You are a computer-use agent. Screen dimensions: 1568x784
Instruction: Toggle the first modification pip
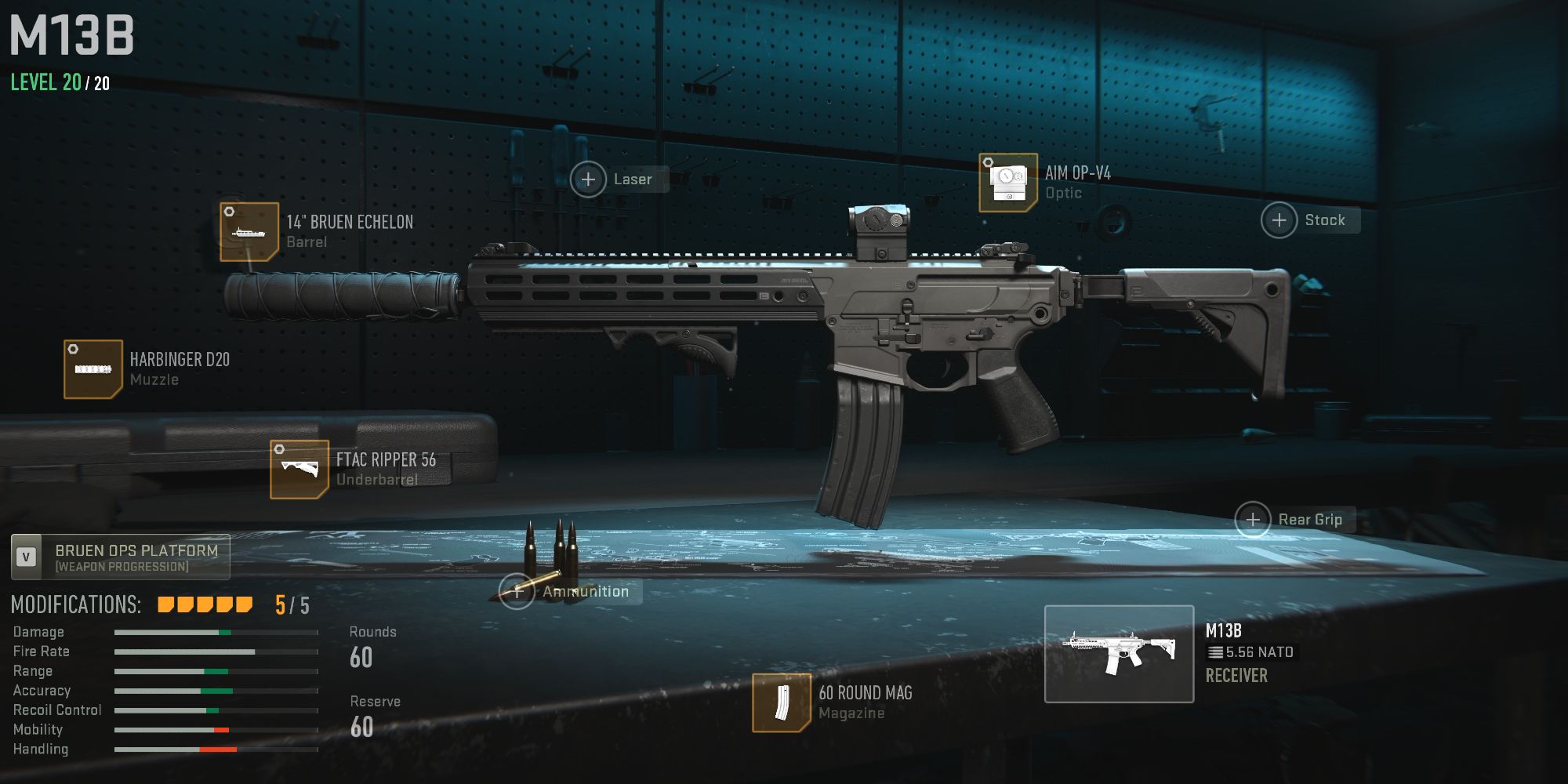pyautogui.click(x=165, y=604)
